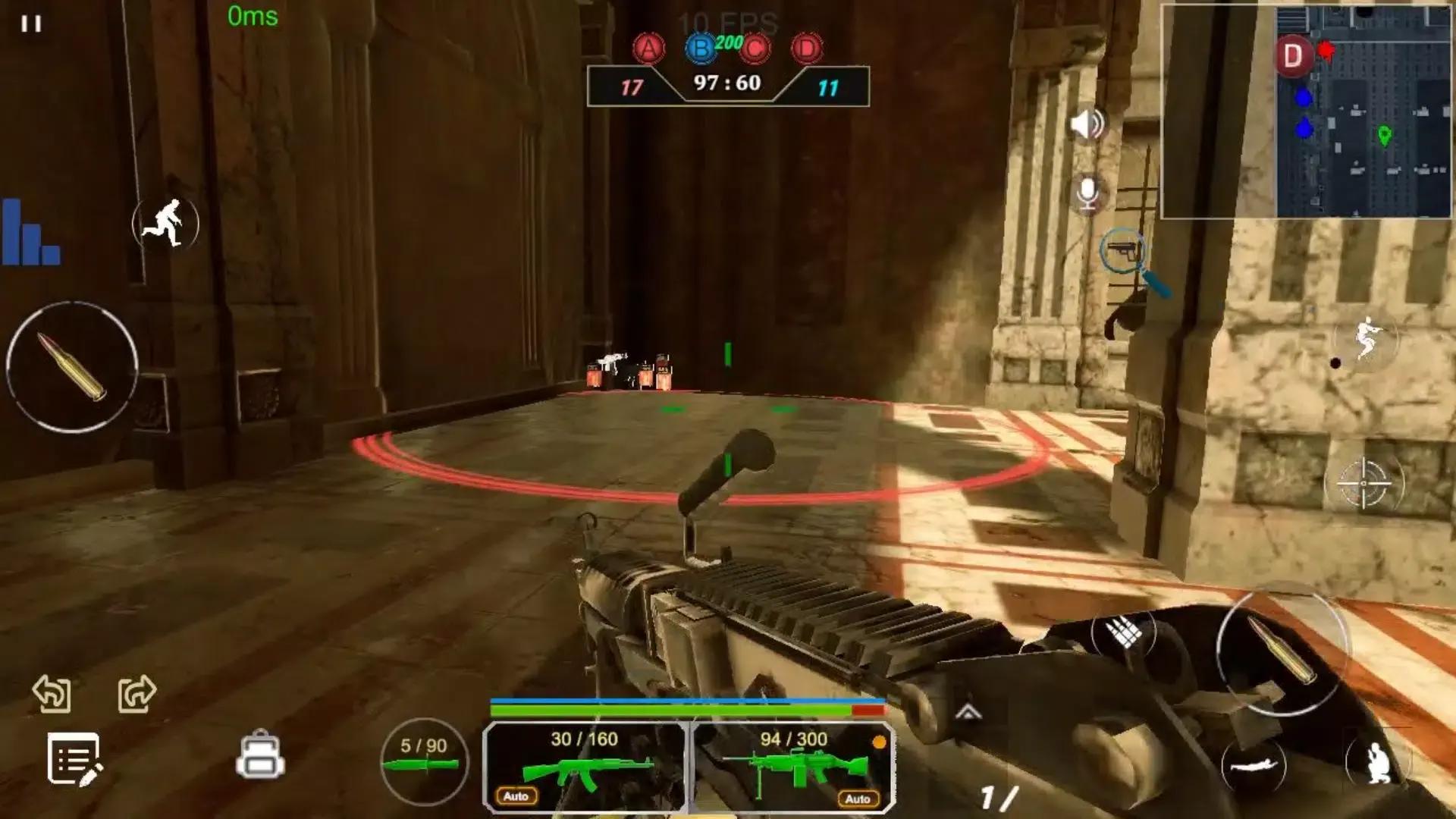Click the left curved arrow button

[52, 693]
